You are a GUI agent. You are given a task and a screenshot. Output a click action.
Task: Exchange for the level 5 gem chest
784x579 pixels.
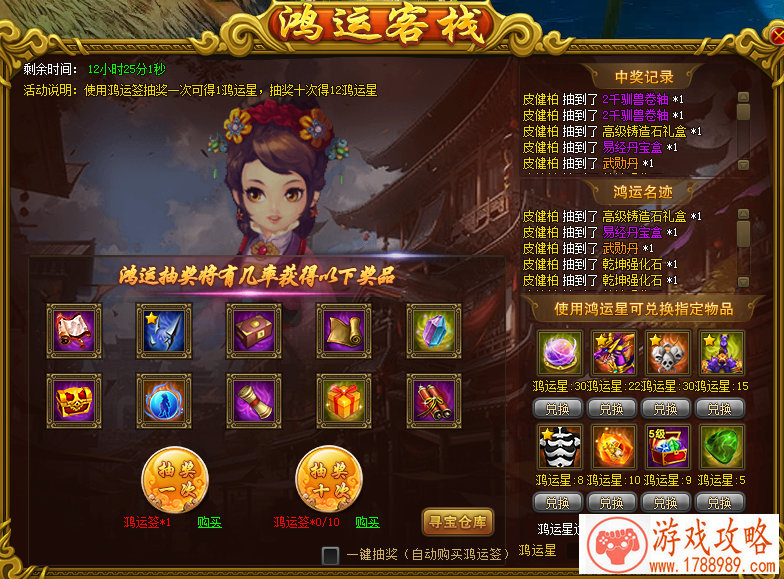tap(666, 501)
